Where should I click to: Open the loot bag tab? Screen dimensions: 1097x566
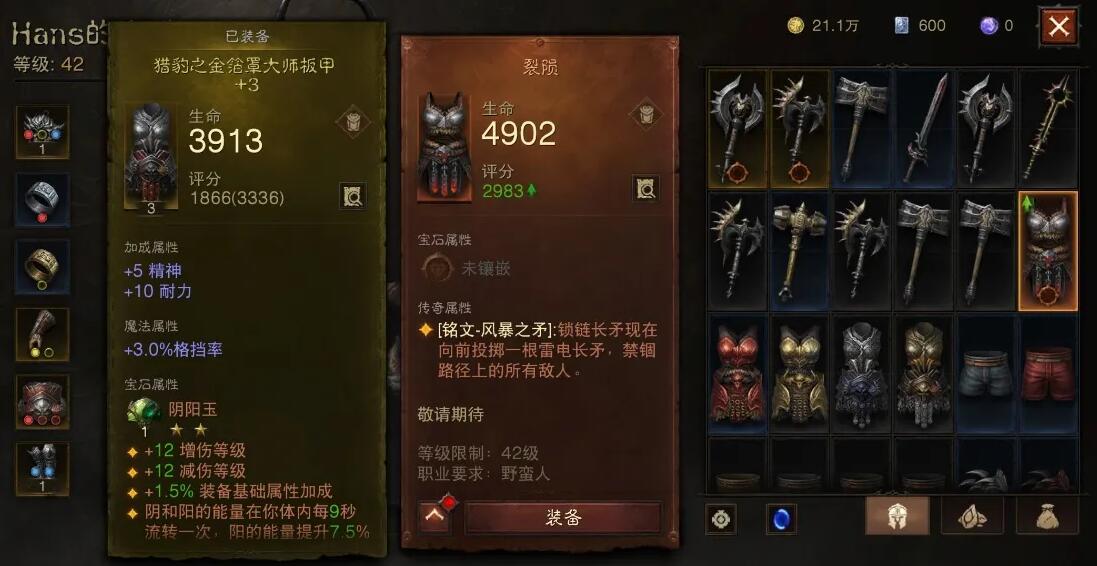1047,516
